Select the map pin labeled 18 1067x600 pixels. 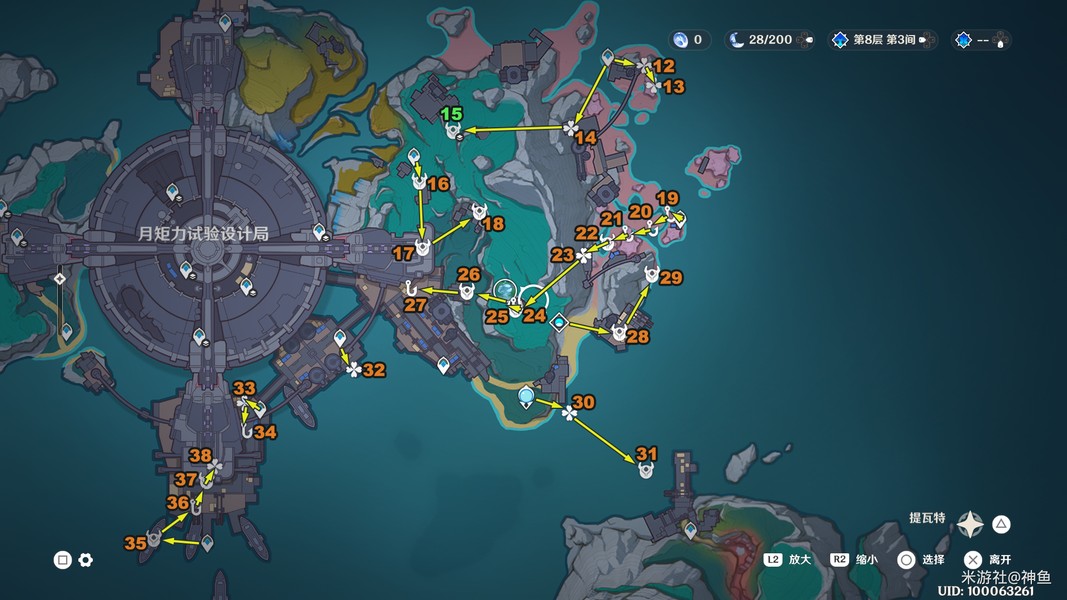[x=479, y=213]
